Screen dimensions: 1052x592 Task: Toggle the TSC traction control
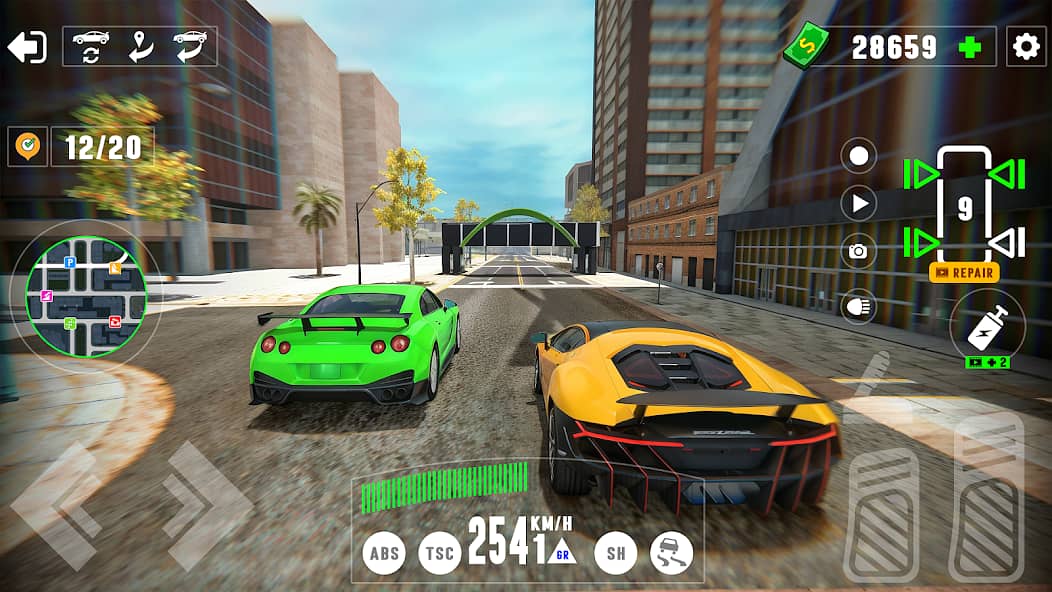click(x=439, y=553)
